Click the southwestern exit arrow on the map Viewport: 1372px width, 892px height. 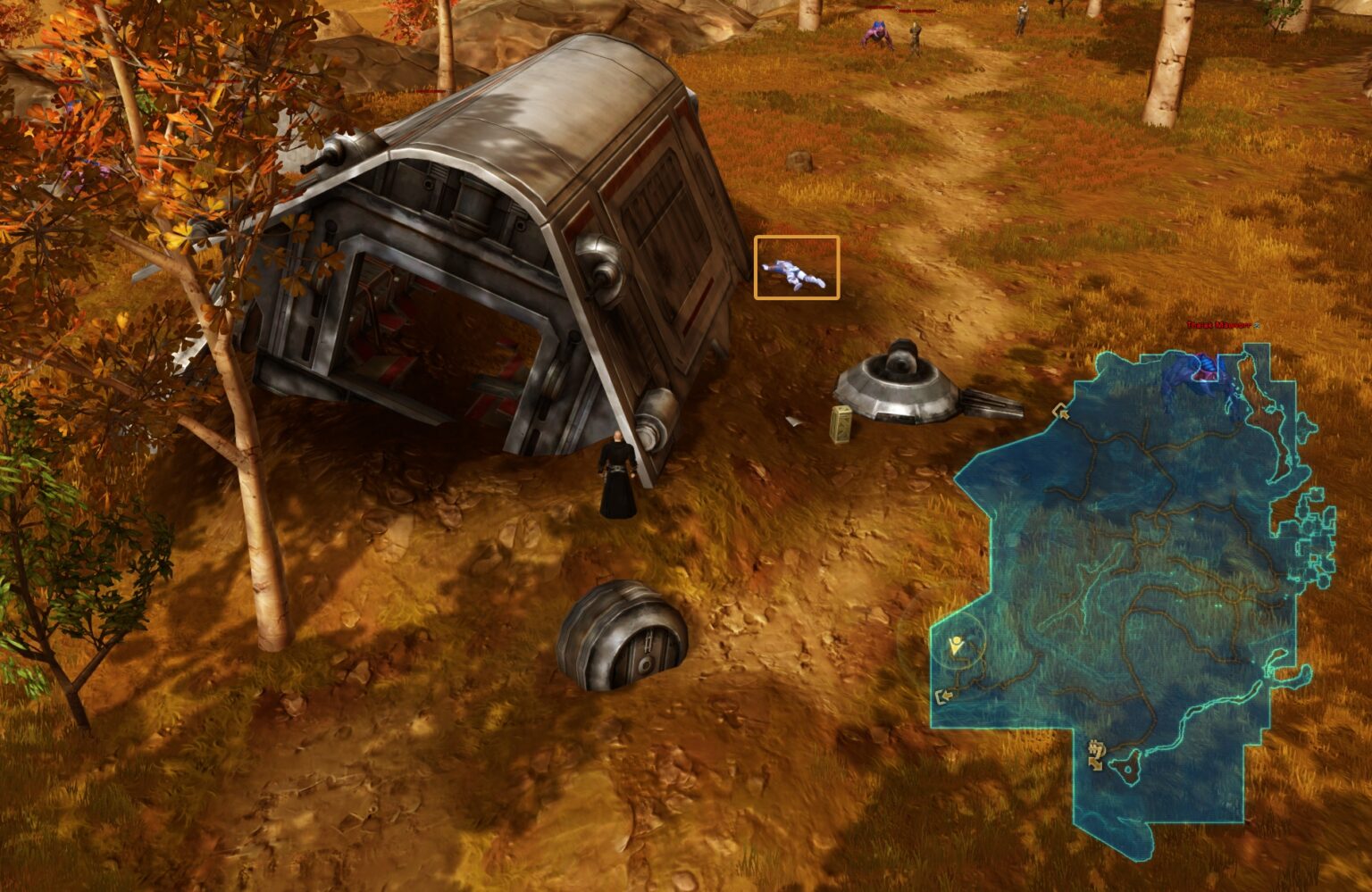tap(944, 696)
